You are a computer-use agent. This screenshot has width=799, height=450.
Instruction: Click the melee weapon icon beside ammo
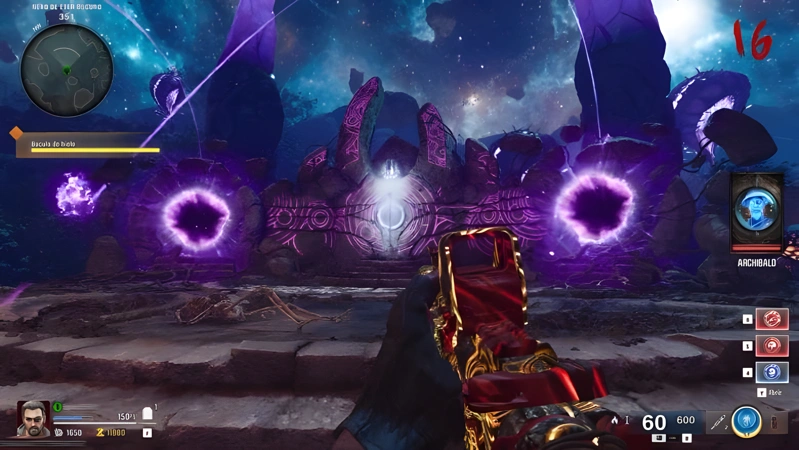click(718, 423)
